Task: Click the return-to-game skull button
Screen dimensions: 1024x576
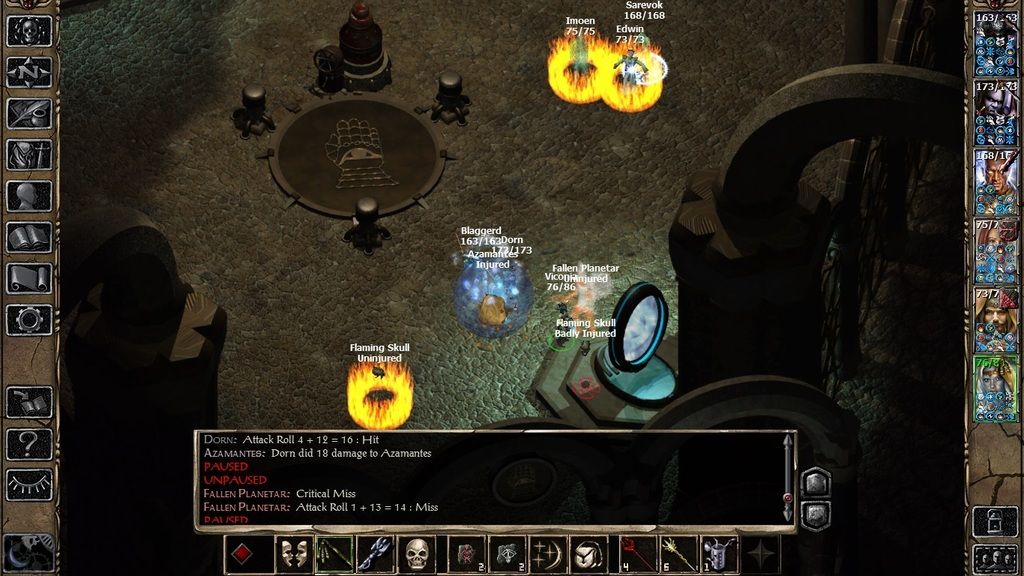Action: tap(29, 30)
